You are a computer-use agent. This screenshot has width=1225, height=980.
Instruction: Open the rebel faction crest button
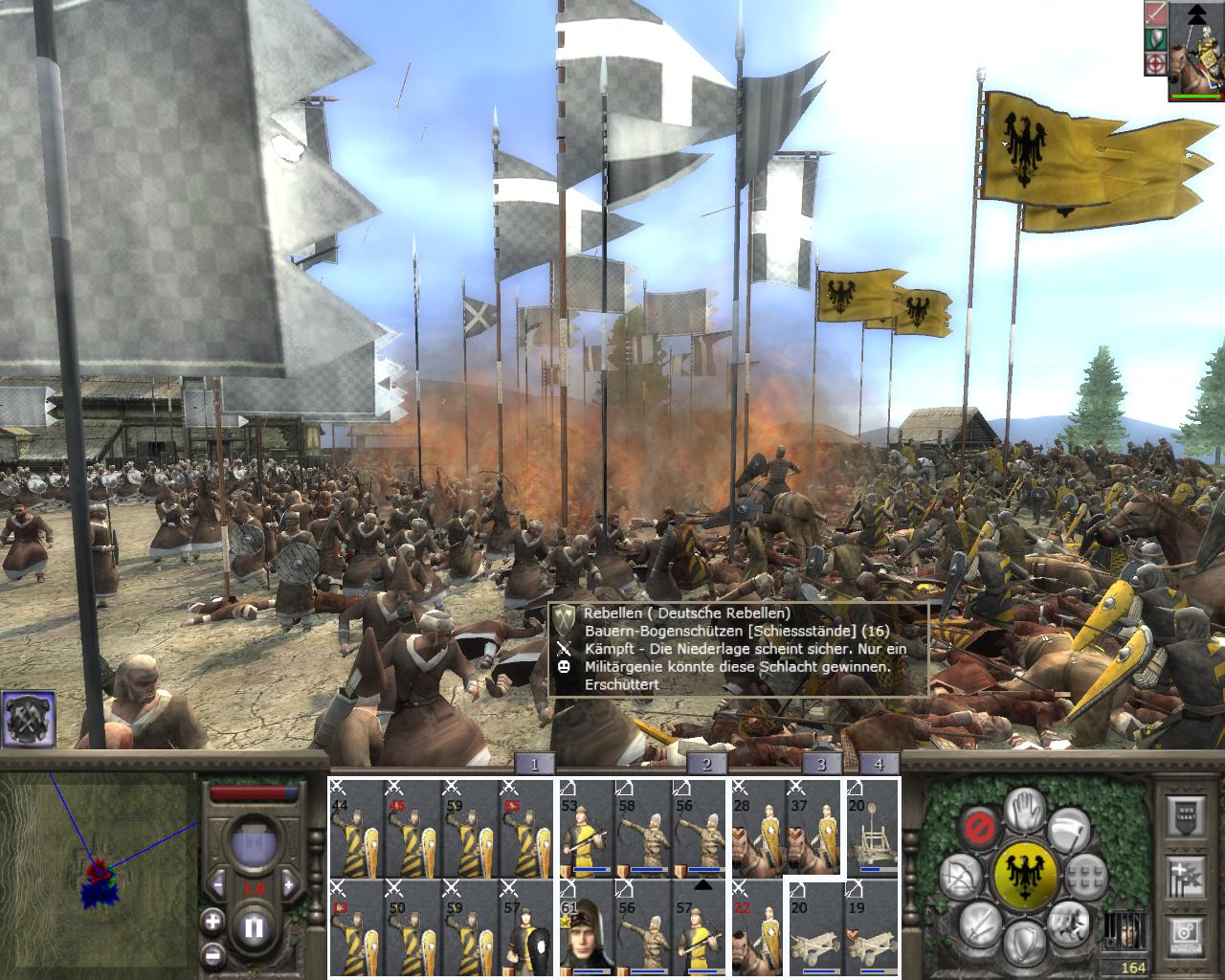click(x=28, y=719)
